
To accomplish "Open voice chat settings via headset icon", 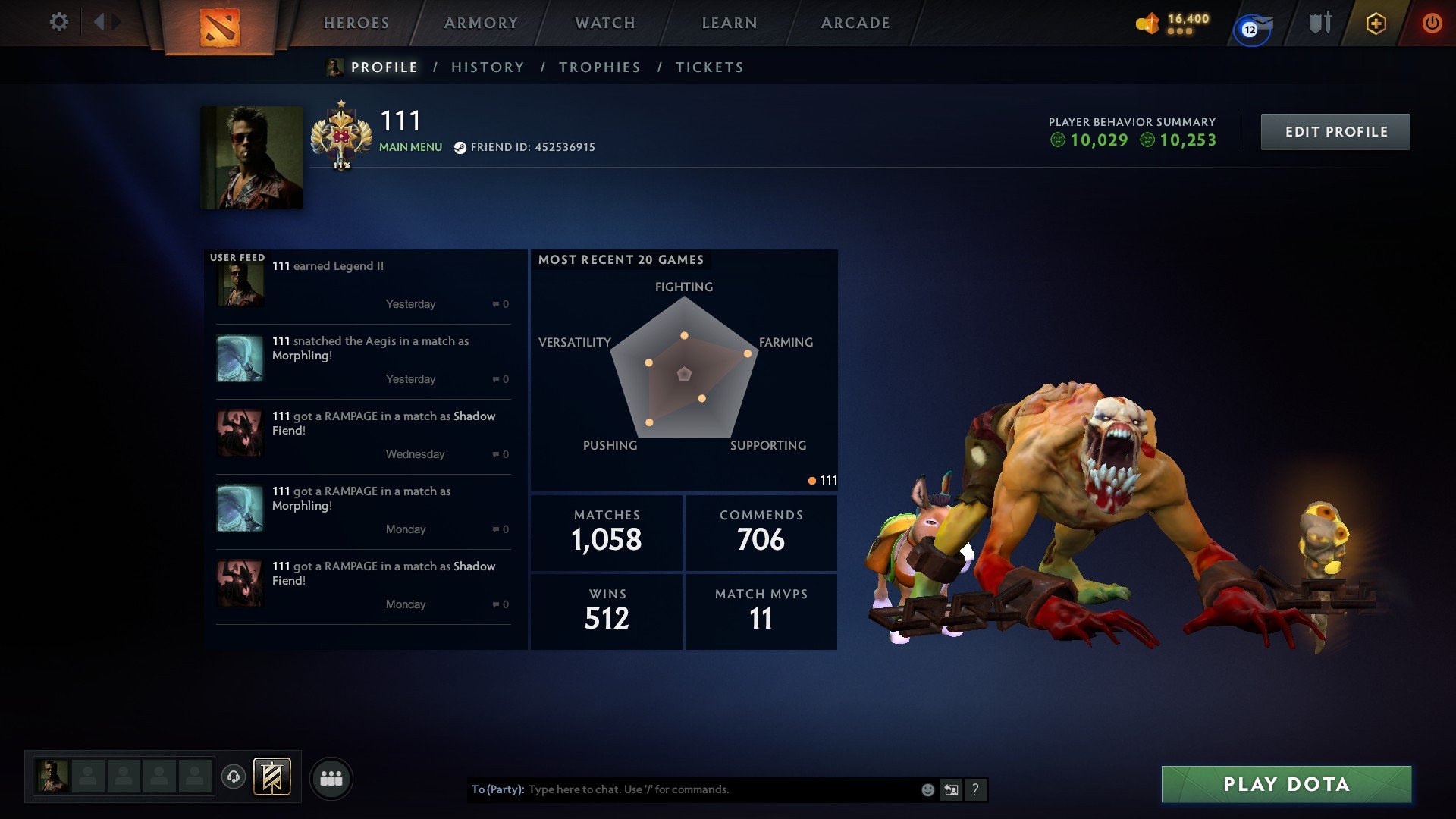I will pos(235,777).
